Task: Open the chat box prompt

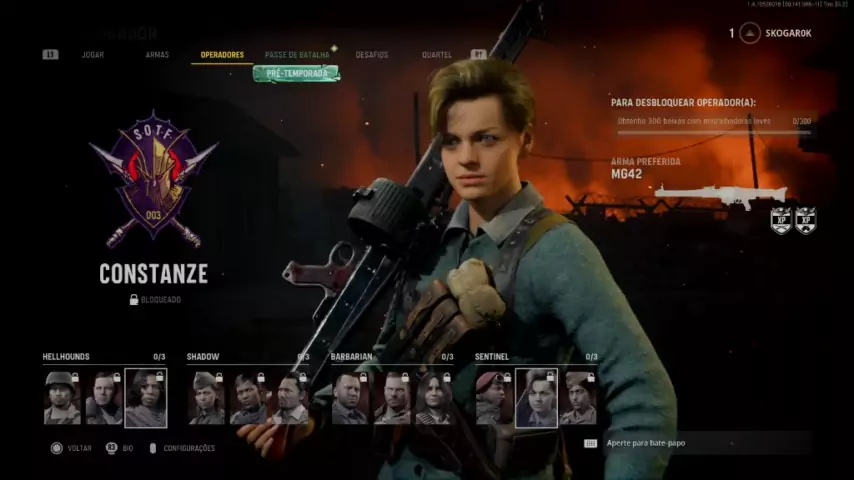Action: (x=700, y=442)
